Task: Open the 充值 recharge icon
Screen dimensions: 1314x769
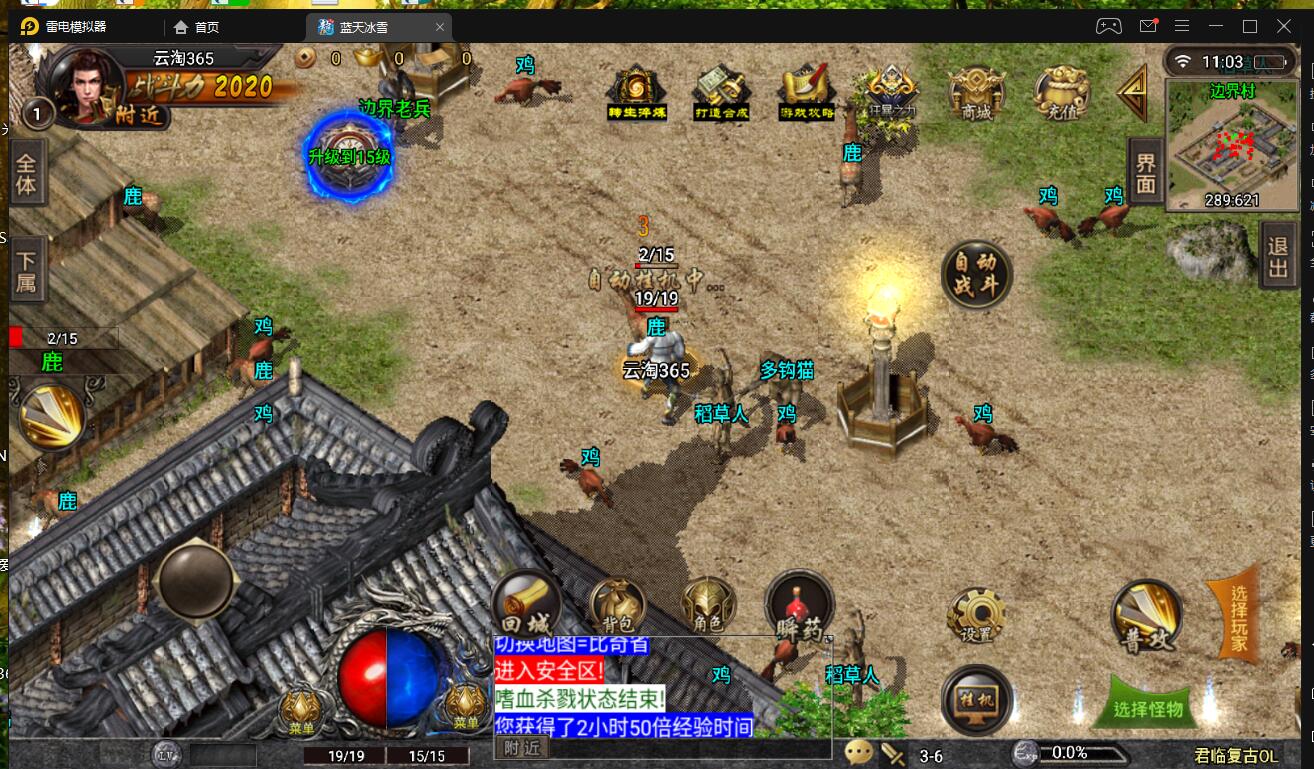Action: 1061,92
